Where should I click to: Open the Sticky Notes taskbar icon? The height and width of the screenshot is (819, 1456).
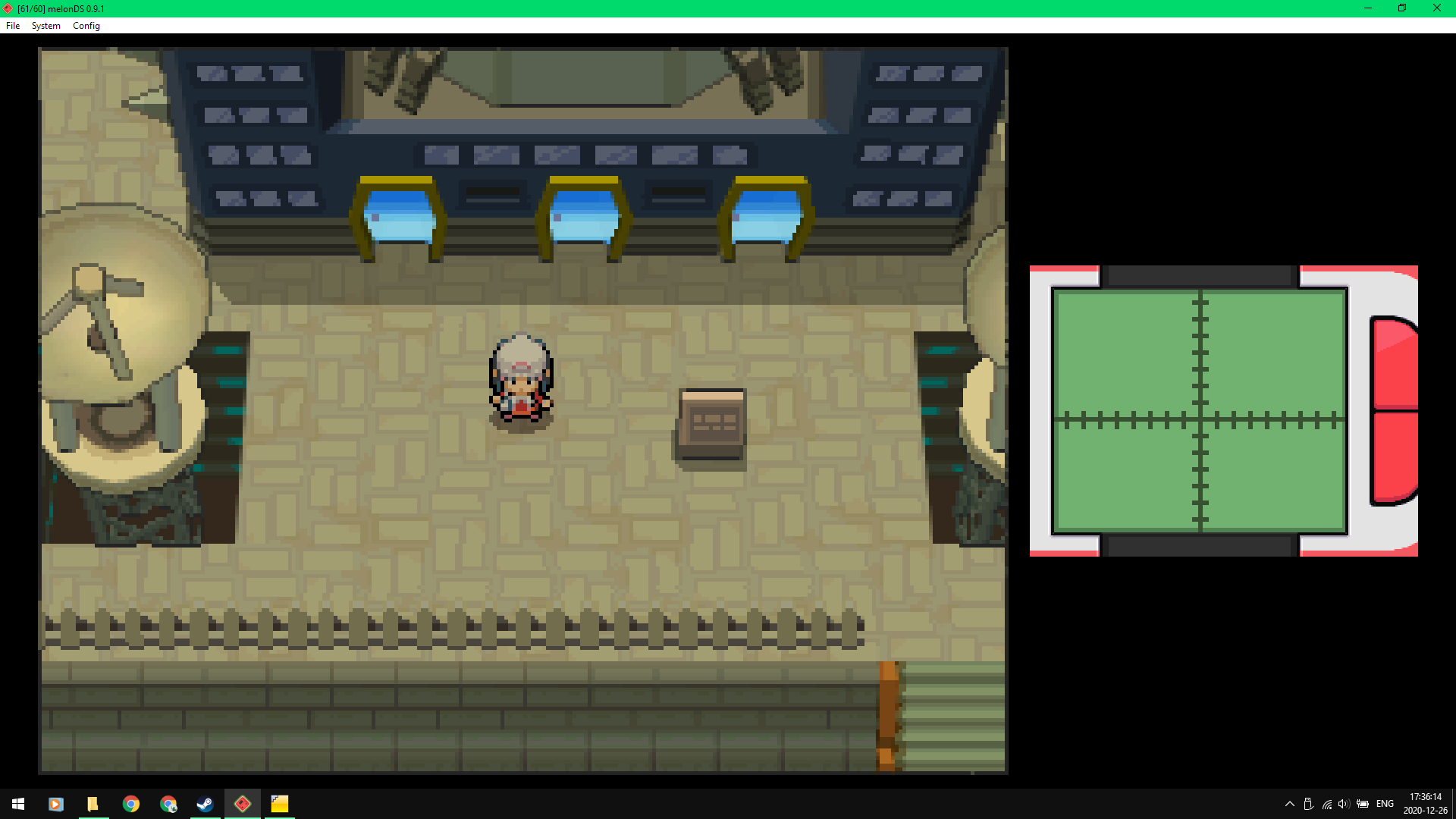(x=280, y=804)
